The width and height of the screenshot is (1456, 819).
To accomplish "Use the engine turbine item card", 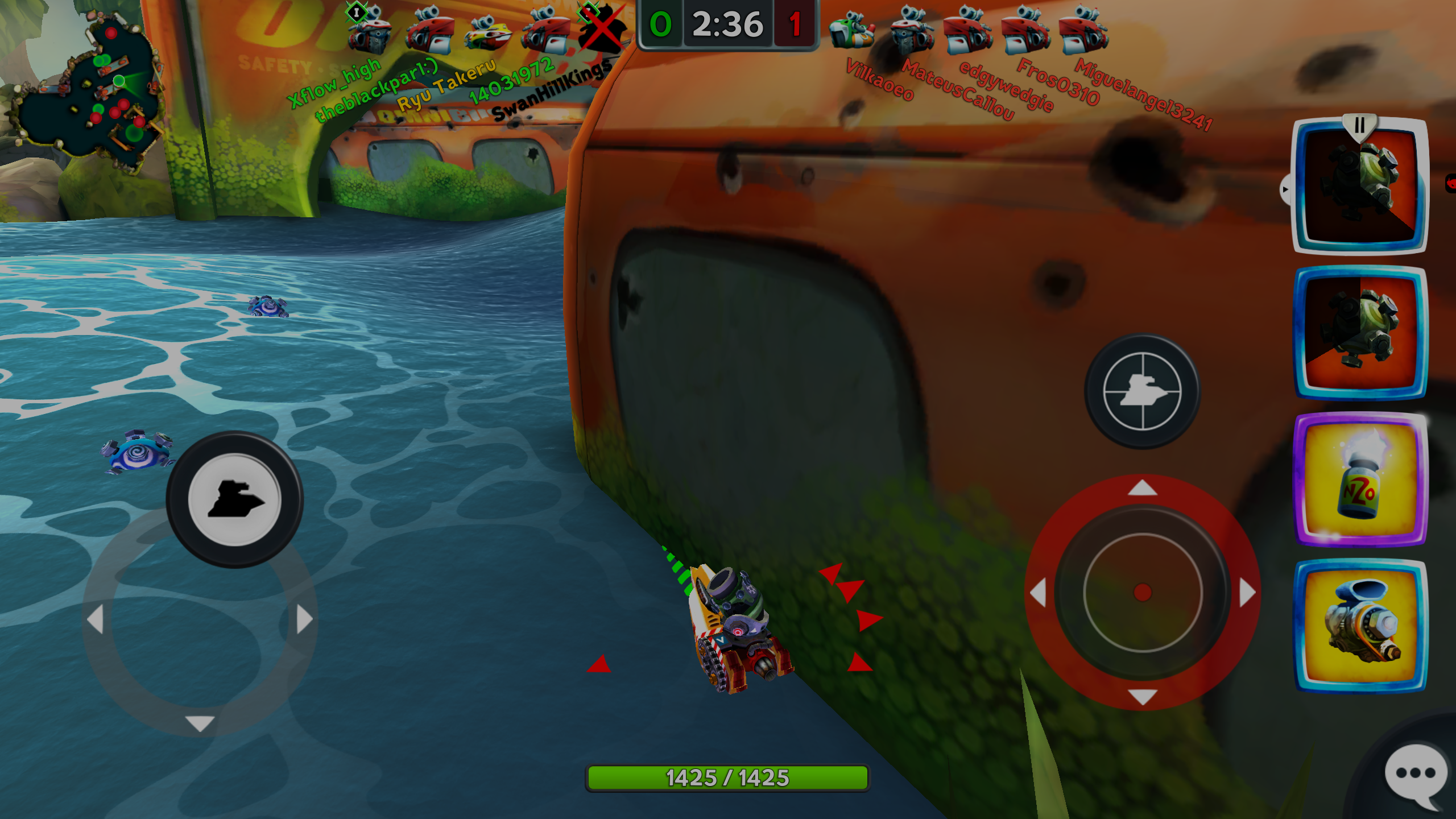I will [1360, 626].
